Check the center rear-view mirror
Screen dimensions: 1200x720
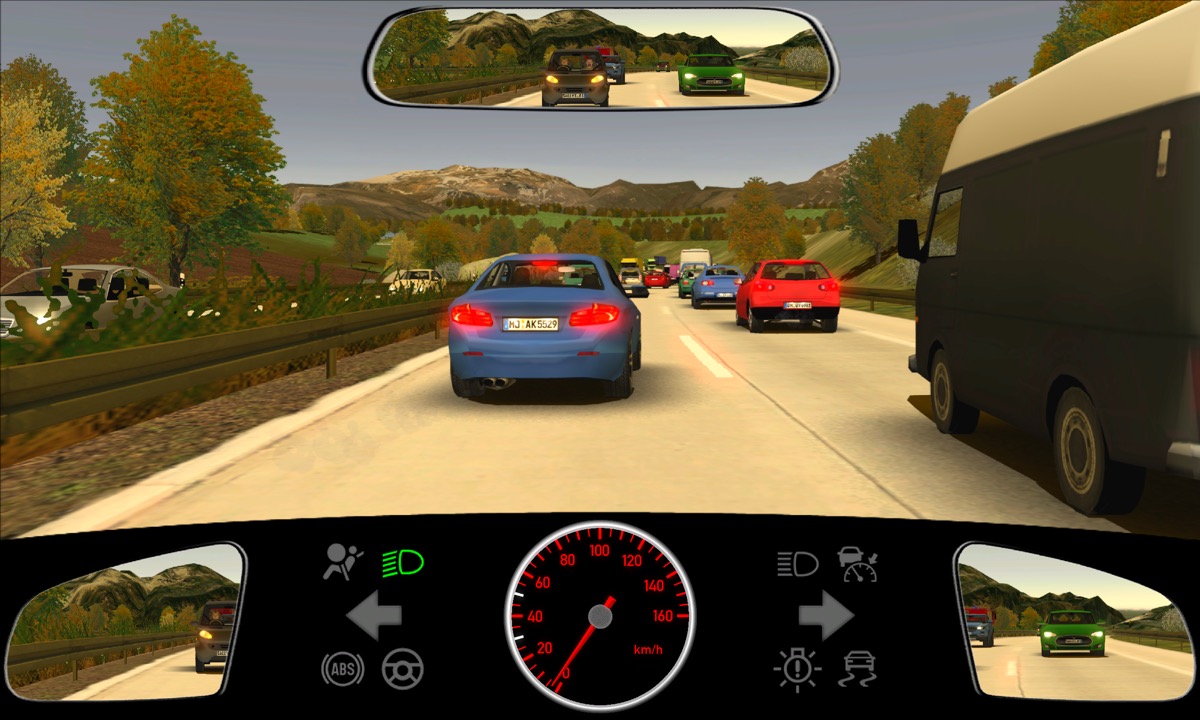(600, 57)
